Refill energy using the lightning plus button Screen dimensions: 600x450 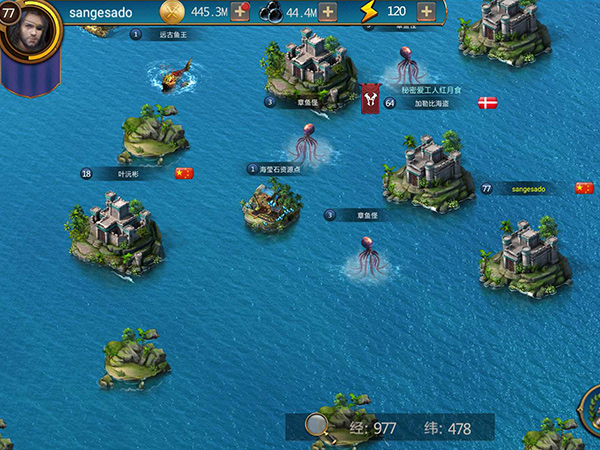pyautogui.click(x=427, y=12)
